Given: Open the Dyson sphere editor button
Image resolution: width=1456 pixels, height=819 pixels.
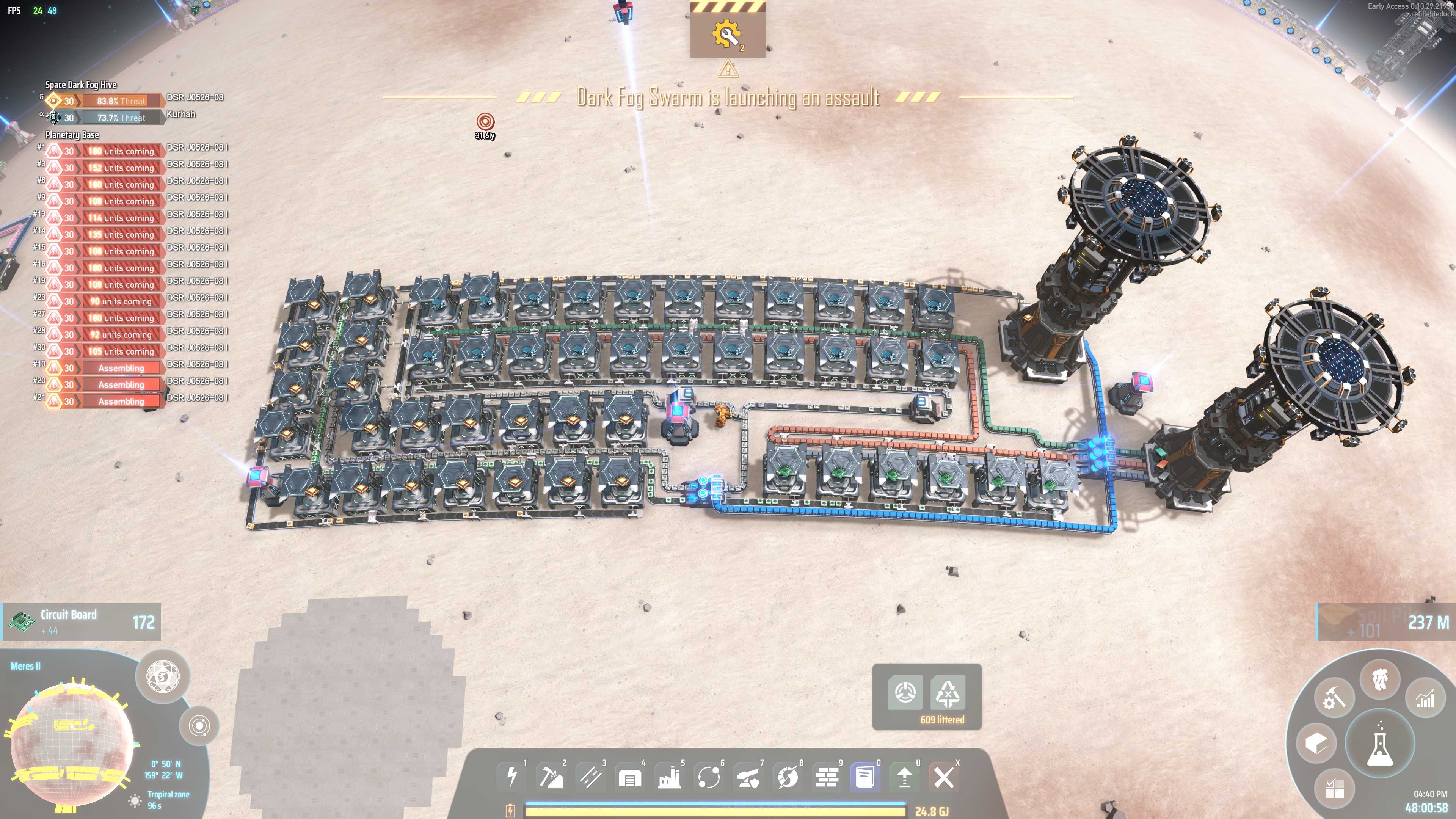Looking at the screenshot, I should pos(163,676).
